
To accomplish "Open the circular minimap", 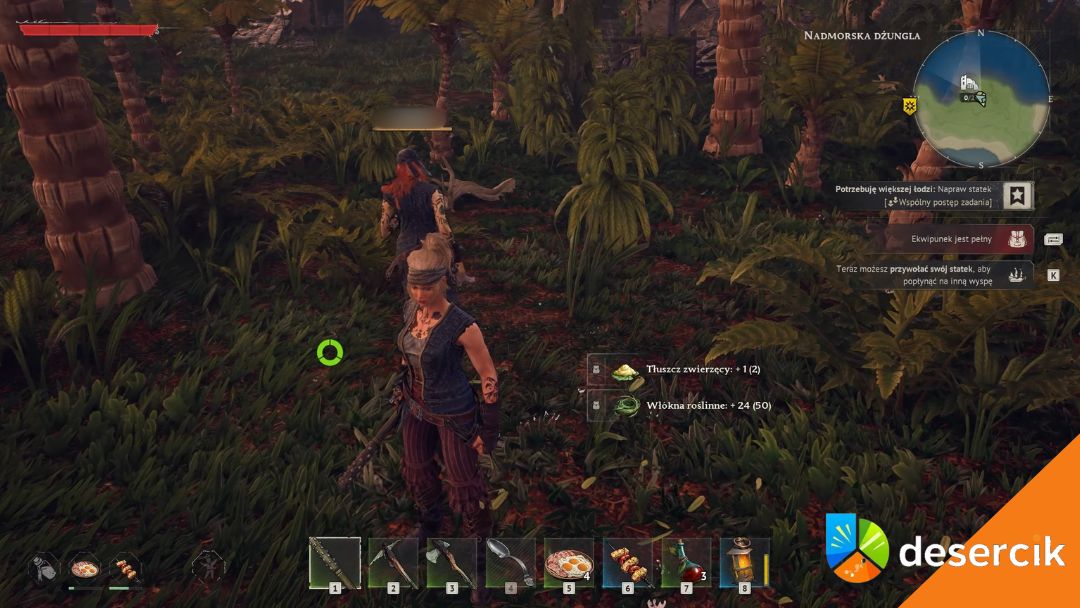I will click(x=981, y=98).
